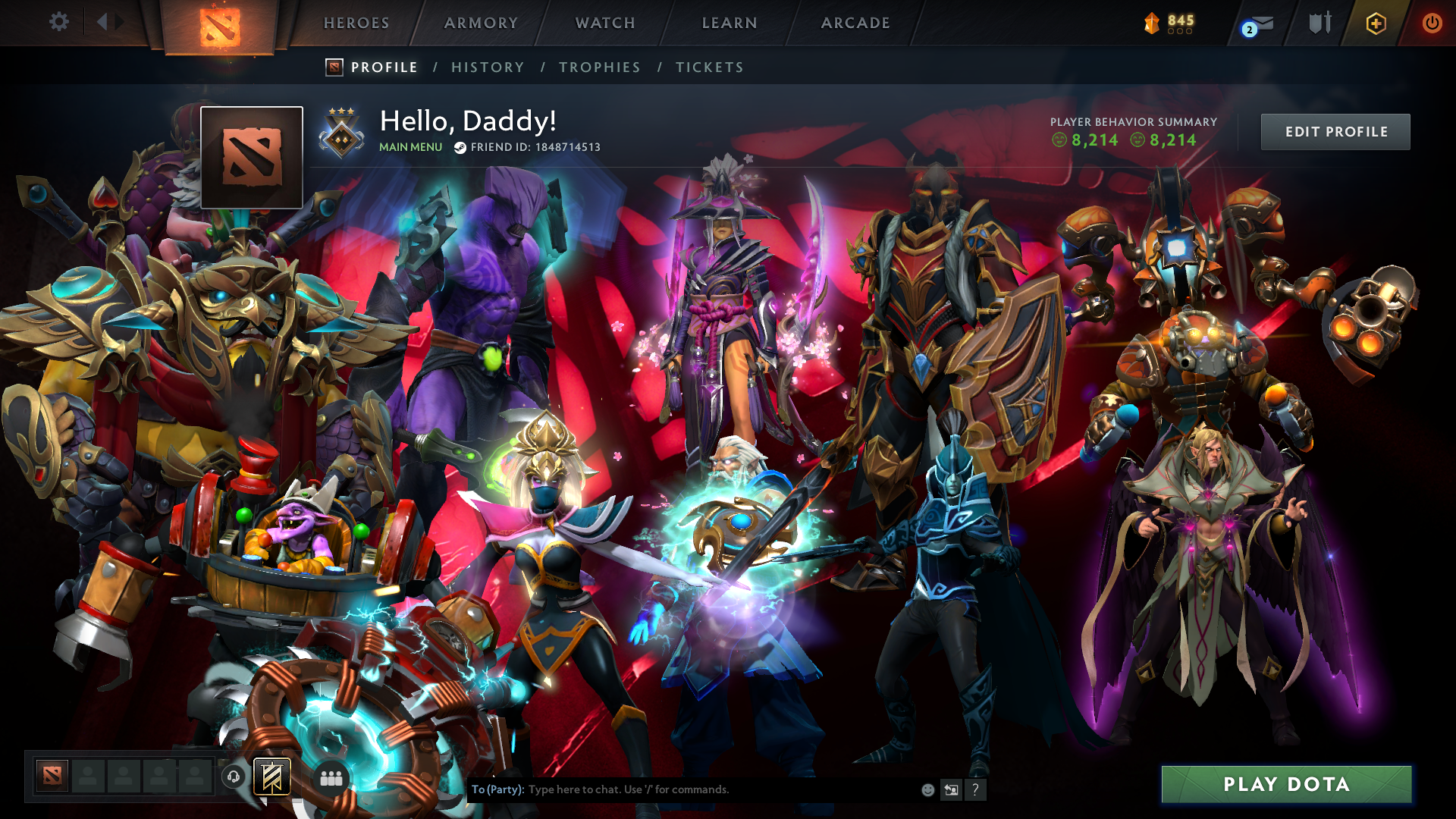Open the ARMORY menu
Viewport: 1456px width, 819px height.
click(481, 23)
